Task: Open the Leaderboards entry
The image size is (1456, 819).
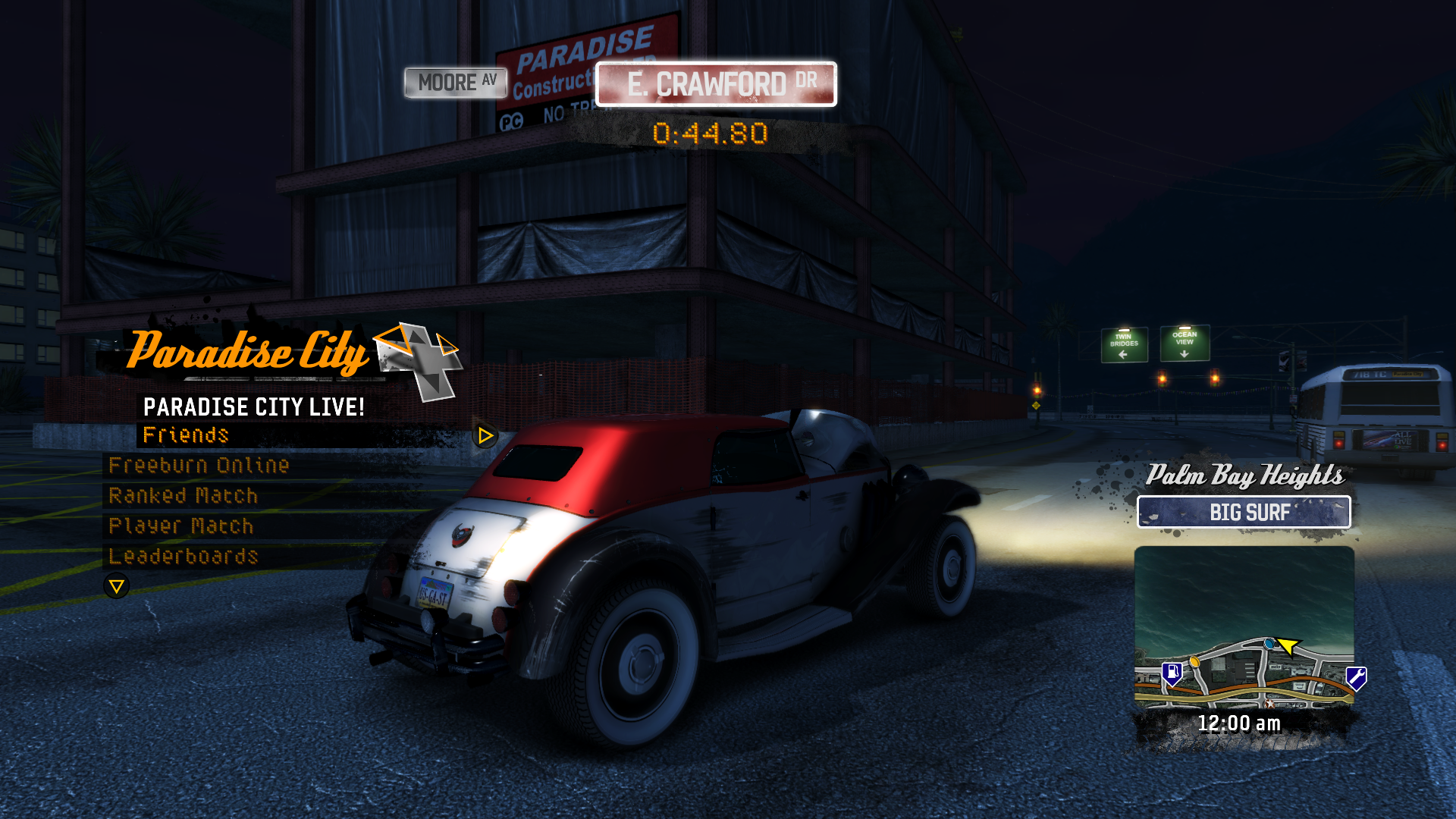Action: [184, 557]
